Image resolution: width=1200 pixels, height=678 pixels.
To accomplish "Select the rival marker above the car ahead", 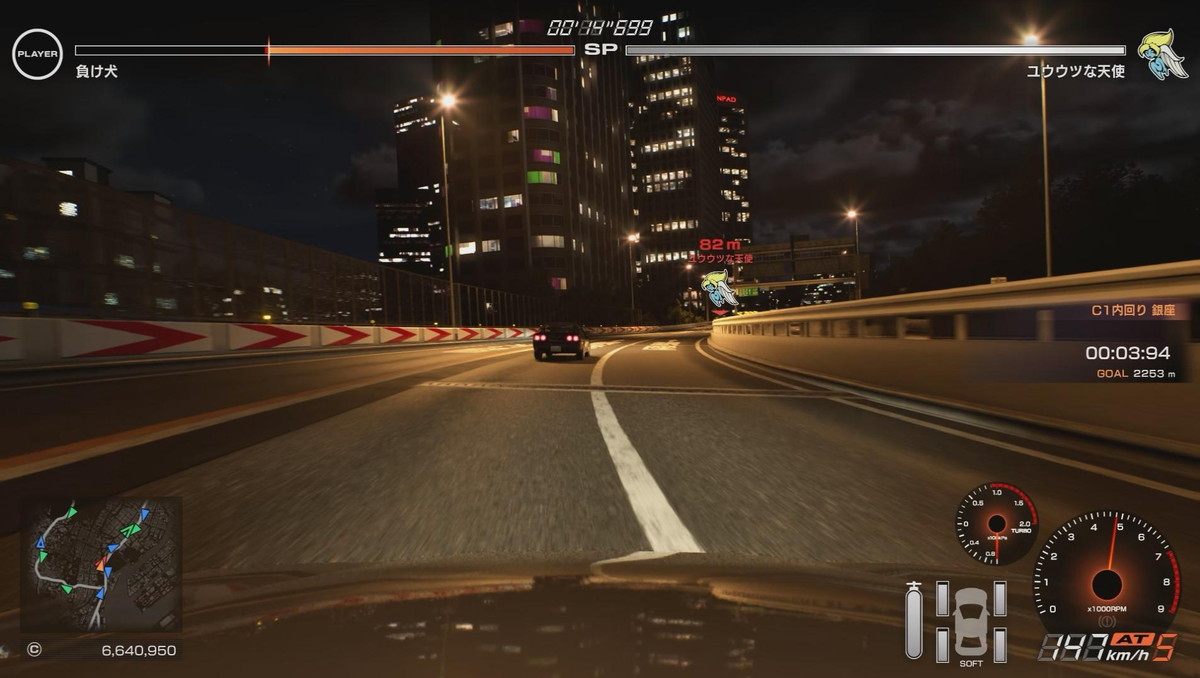I will (x=719, y=288).
